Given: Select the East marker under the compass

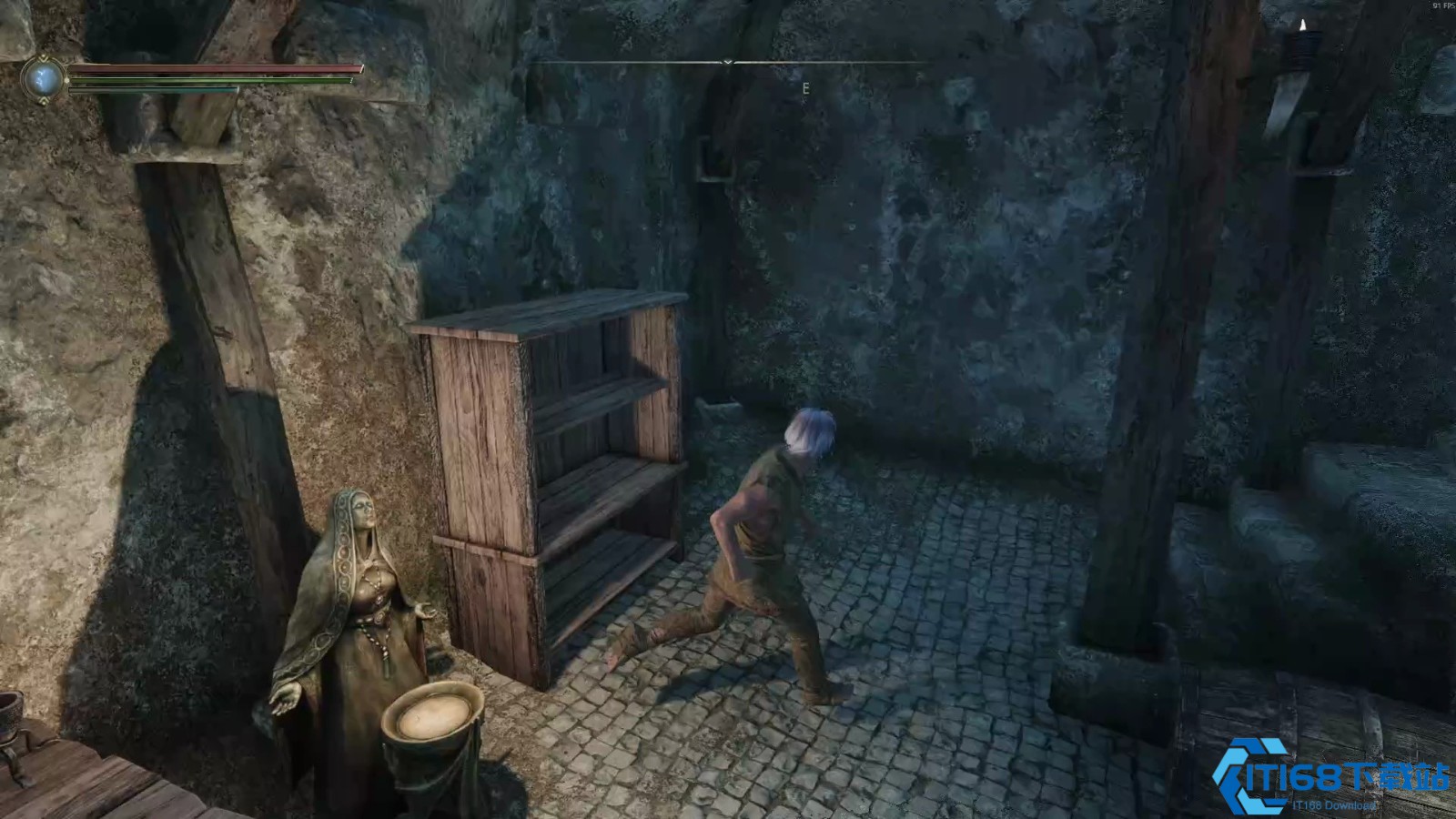Looking at the screenshot, I should point(805,88).
